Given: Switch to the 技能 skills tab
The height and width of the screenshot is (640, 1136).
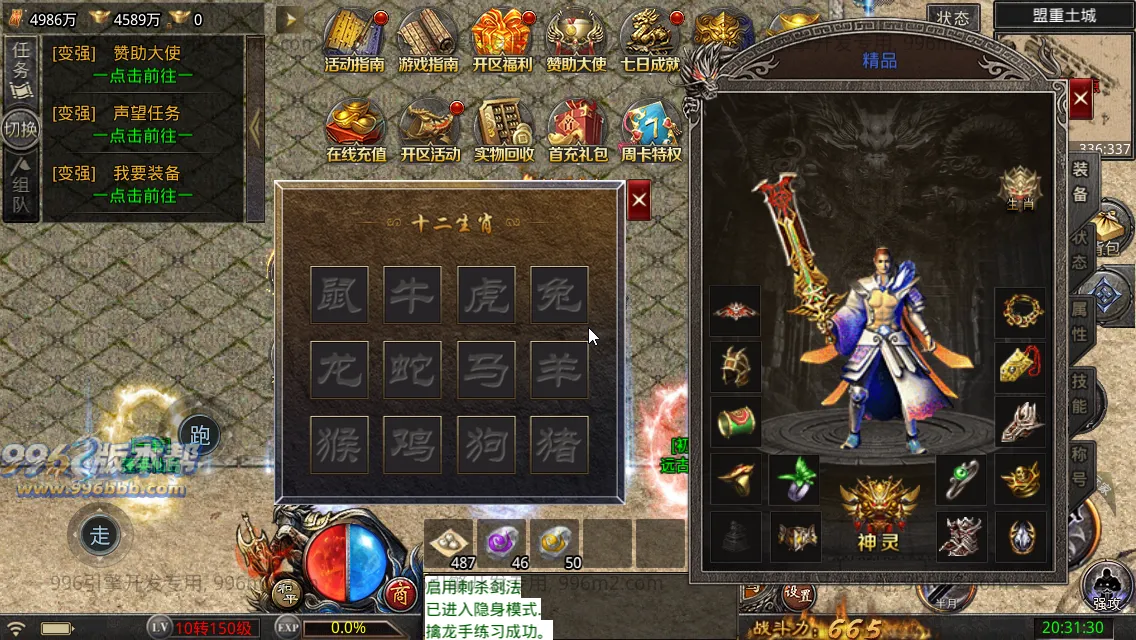Looking at the screenshot, I should coord(1080,392).
